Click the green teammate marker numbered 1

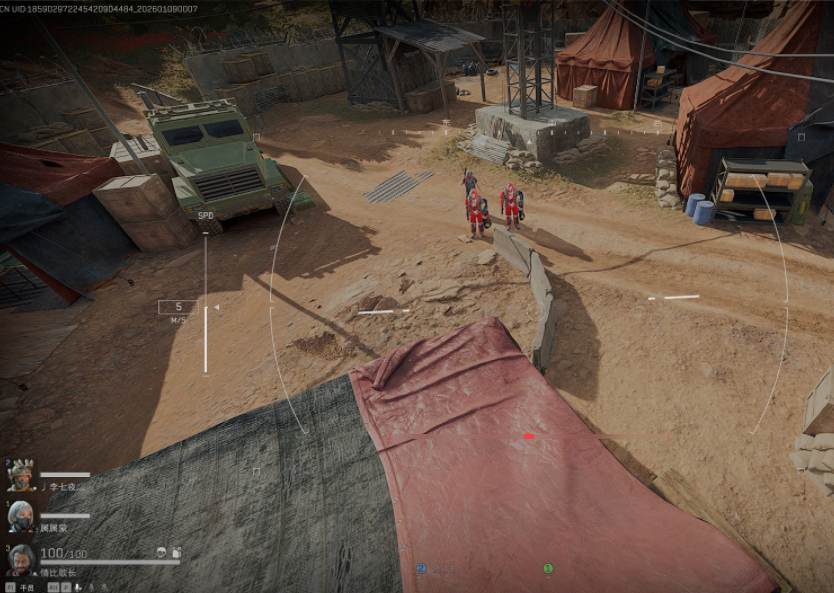click(x=548, y=569)
